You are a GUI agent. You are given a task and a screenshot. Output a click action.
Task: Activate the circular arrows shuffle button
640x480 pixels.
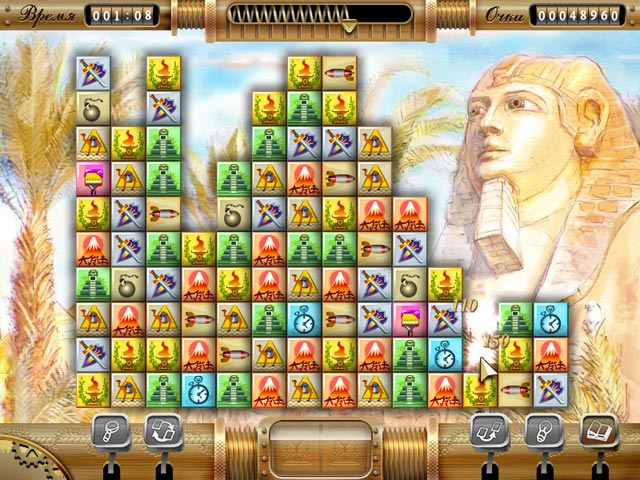pyautogui.click(x=162, y=430)
